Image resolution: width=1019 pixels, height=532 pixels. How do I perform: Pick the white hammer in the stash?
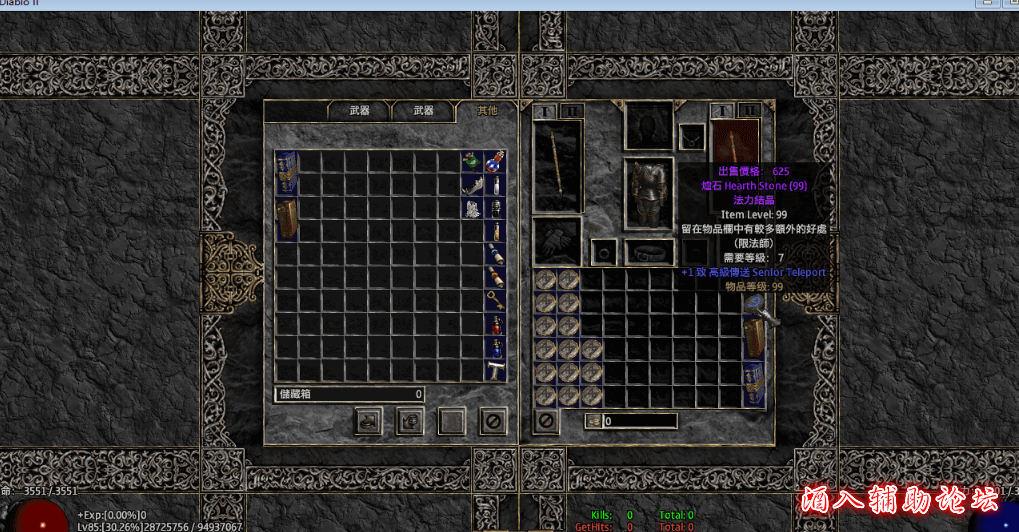(x=494, y=369)
